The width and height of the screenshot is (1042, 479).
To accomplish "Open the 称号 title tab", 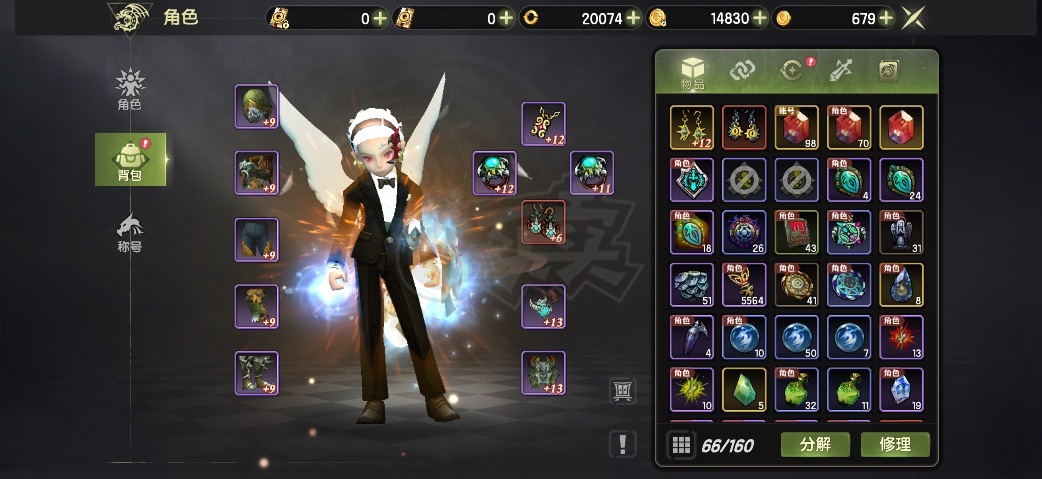I will click(x=130, y=232).
